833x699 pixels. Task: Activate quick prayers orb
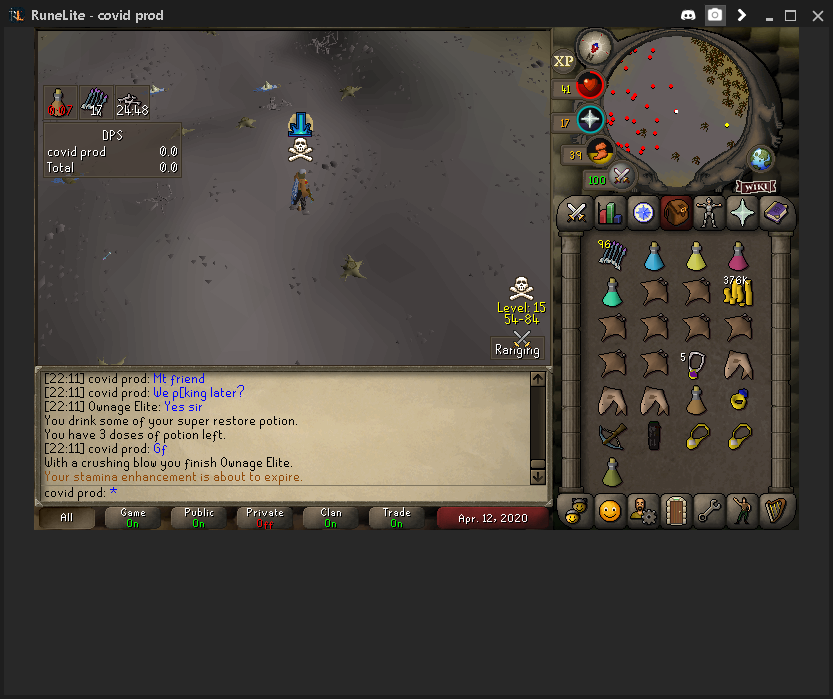[x=590, y=120]
